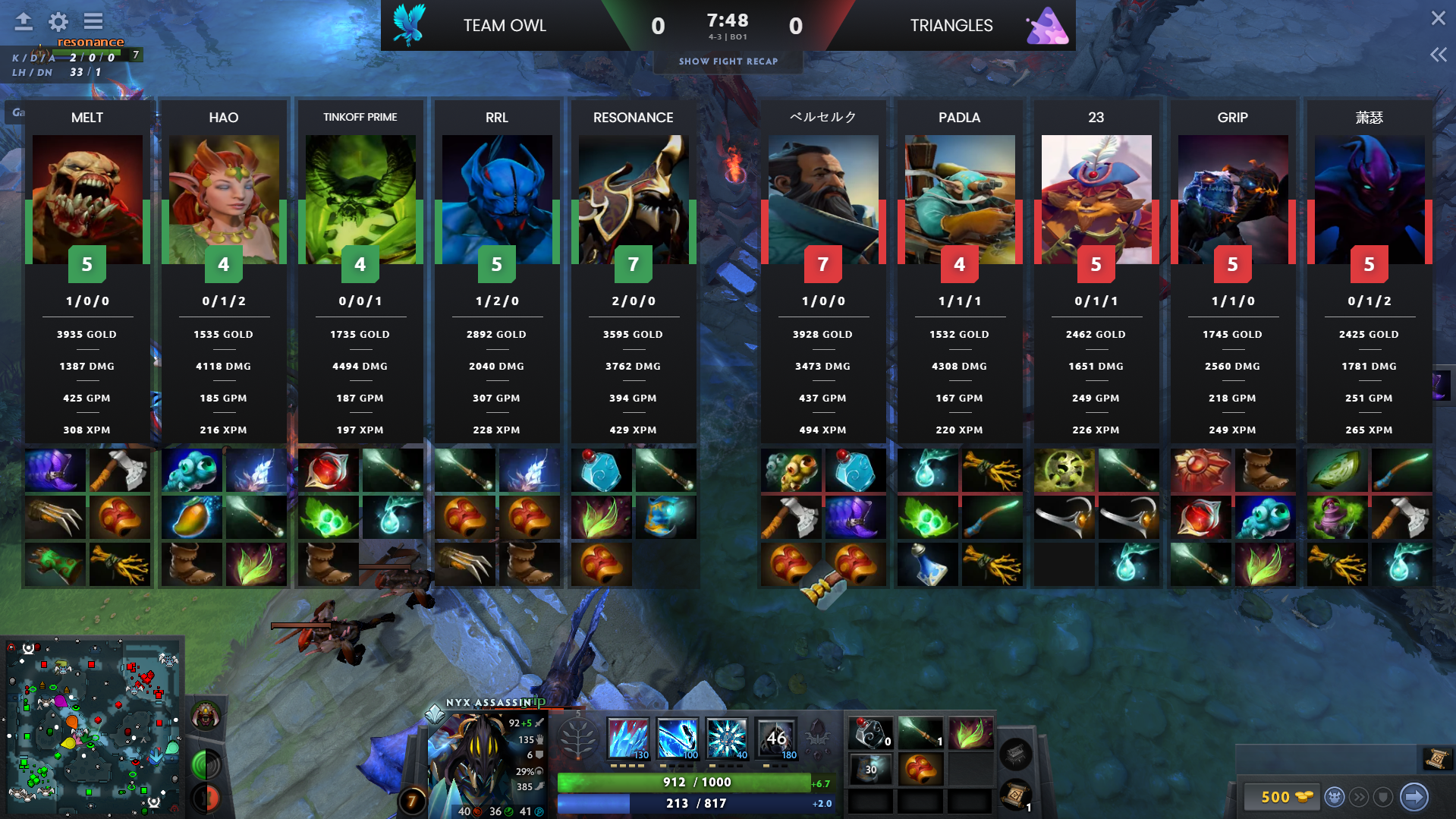1456x819 pixels.
Task: Collapse the side panel with the chevron arrows
Action: (1438, 54)
